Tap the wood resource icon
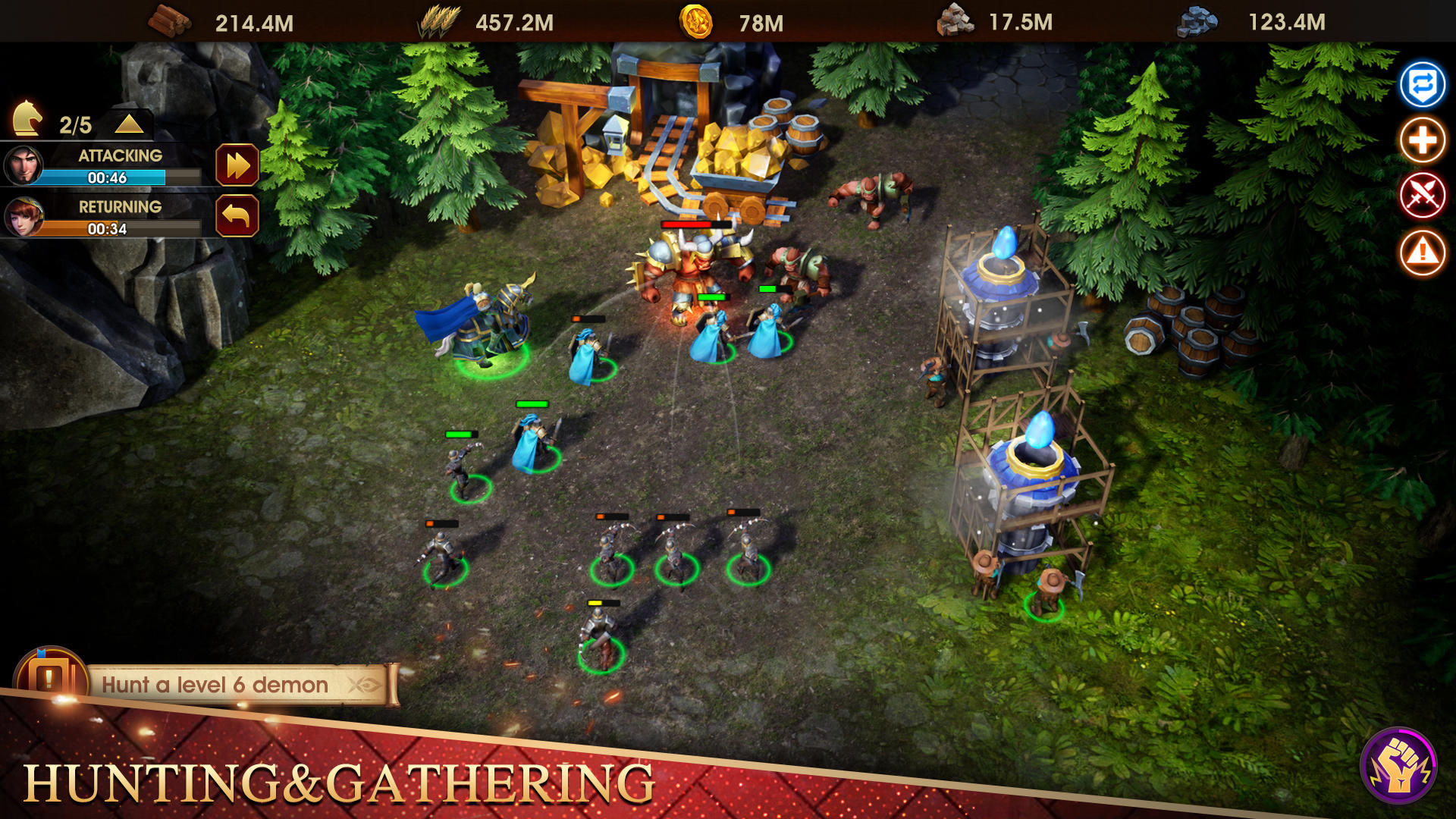 tap(168, 22)
